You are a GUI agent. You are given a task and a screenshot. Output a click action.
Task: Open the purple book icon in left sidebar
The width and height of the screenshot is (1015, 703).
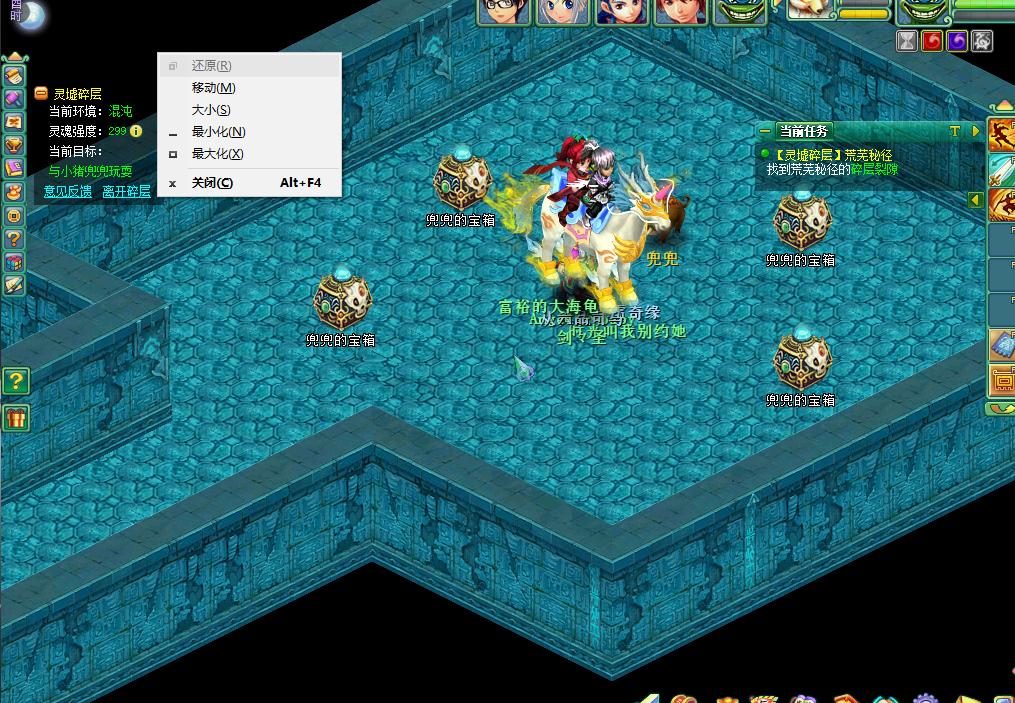pyautogui.click(x=14, y=168)
